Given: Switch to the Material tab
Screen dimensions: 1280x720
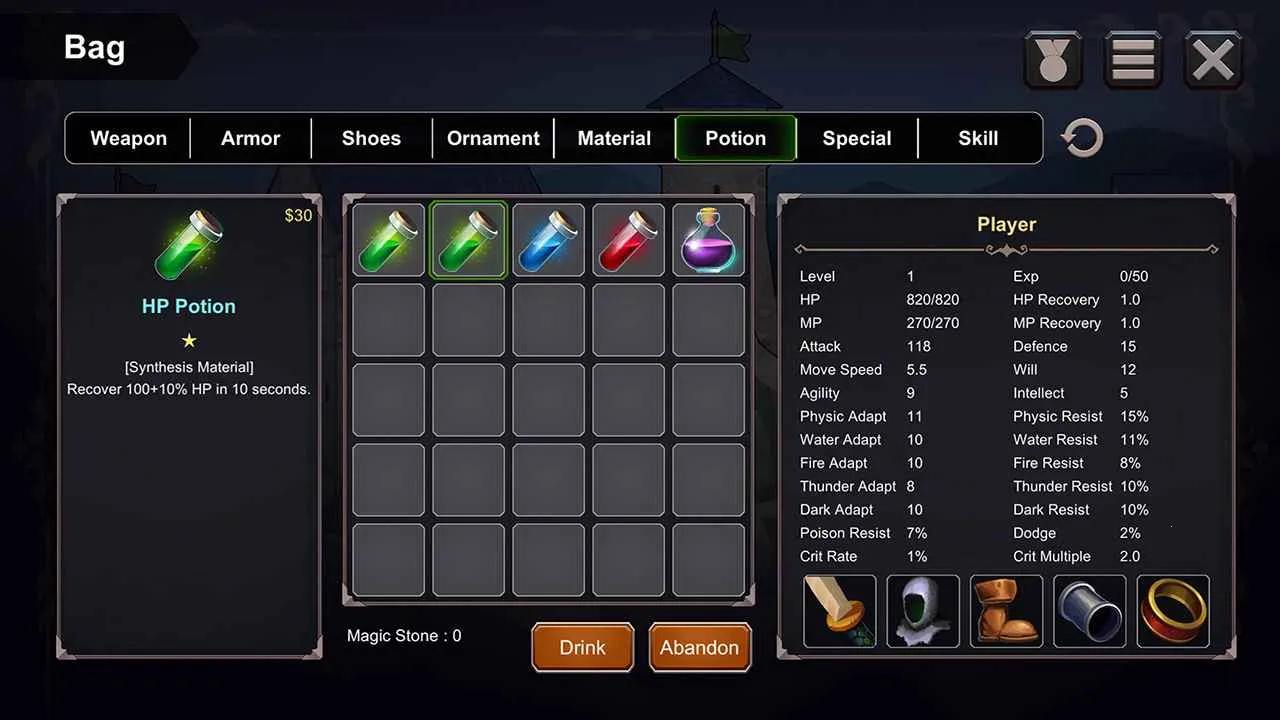Looking at the screenshot, I should point(614,138).
